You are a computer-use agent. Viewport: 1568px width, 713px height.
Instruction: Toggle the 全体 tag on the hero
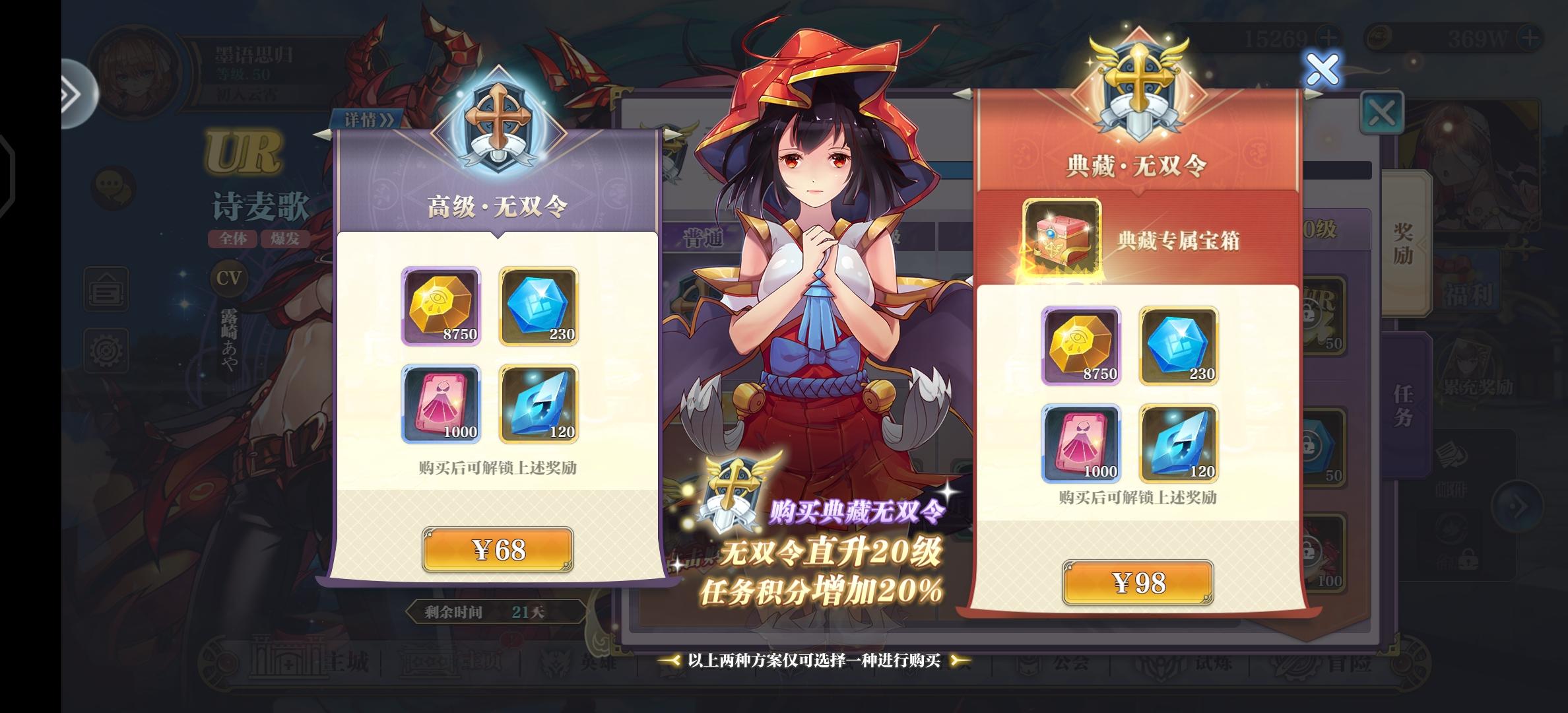click(x=231, y=240)
